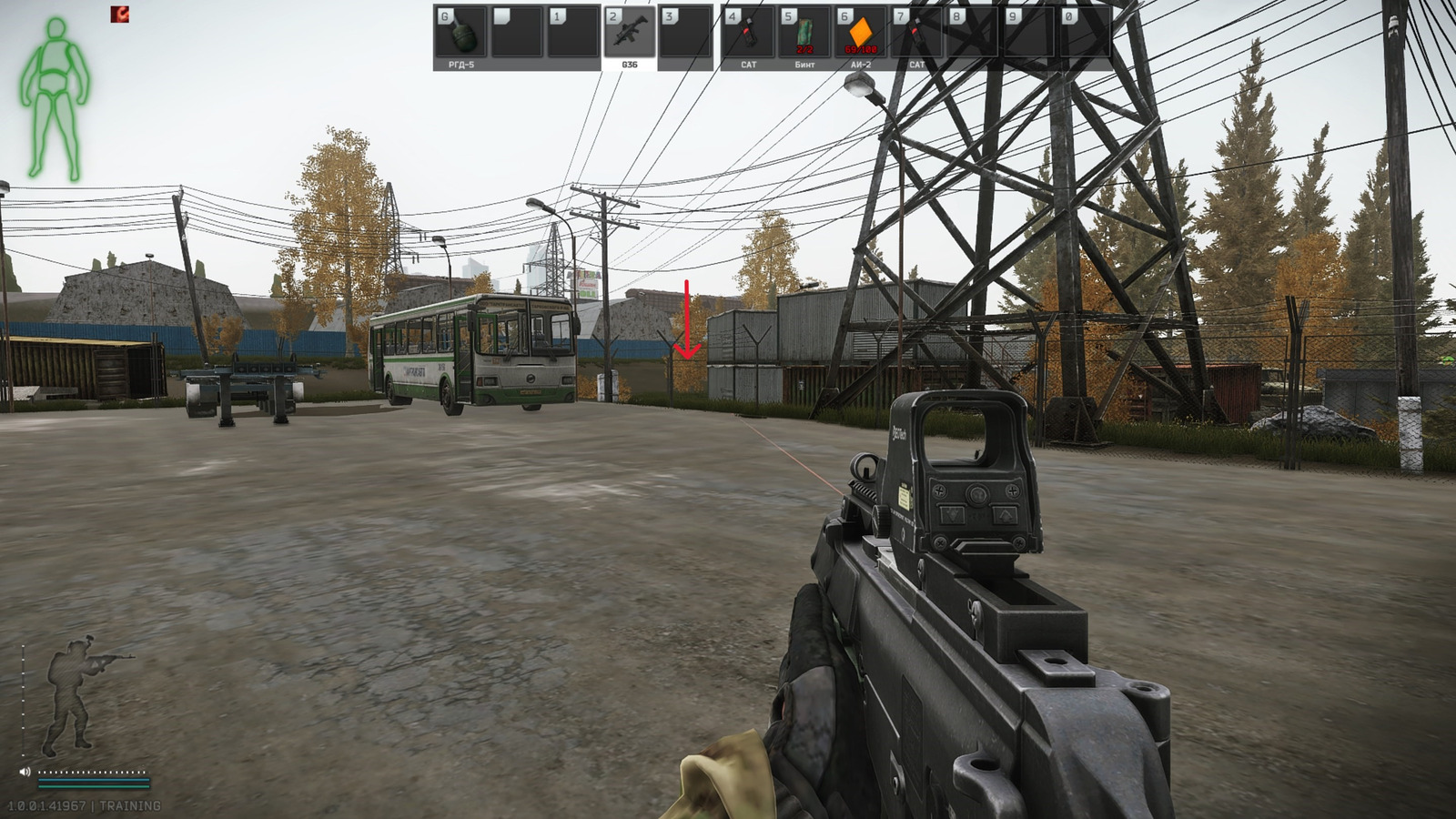Use the CAT tourniquet in slot 4
Image resolution: width=1456 pixels, height=819 pixels.
coord(750,30)
